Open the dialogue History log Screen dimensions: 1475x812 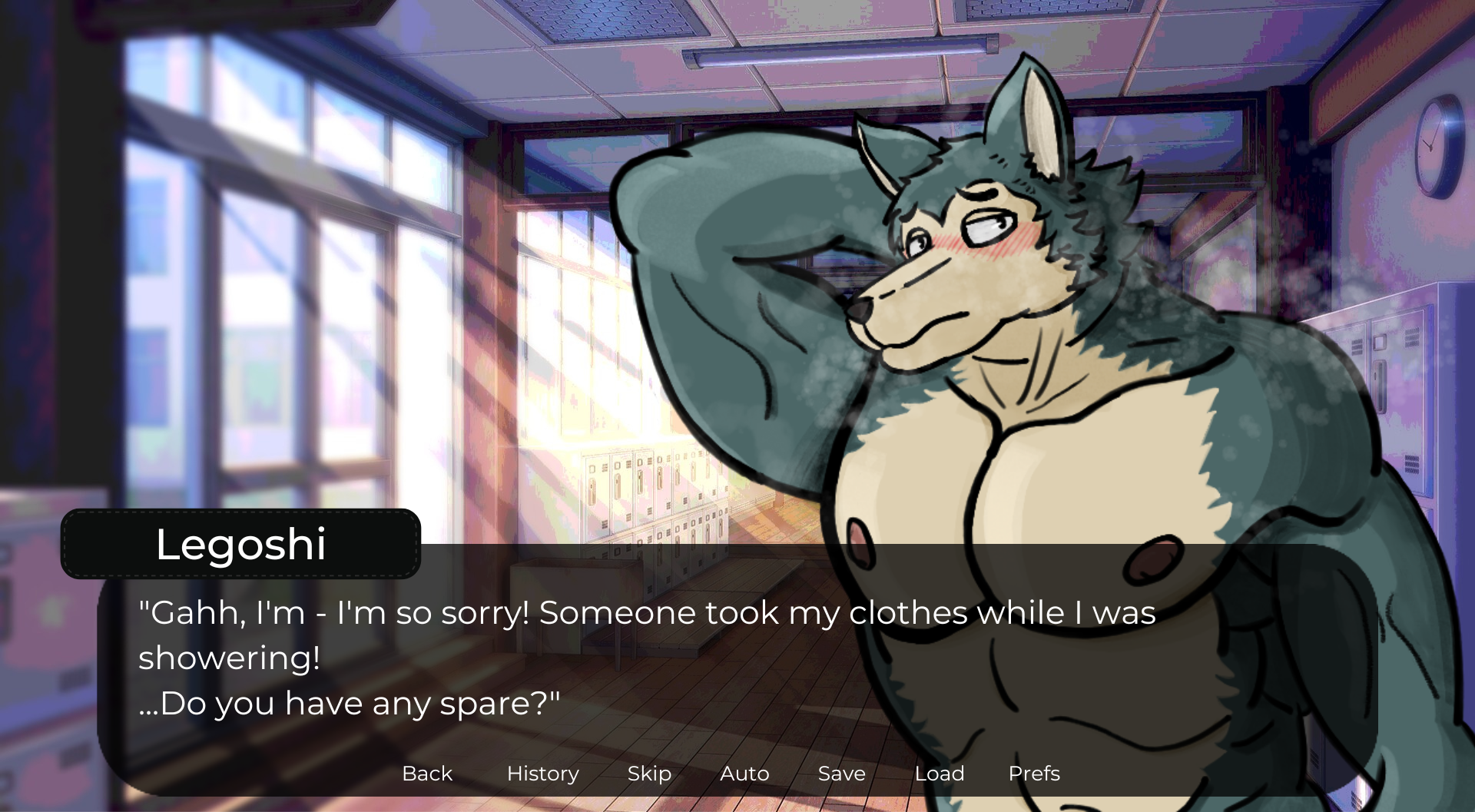(542, 774)
